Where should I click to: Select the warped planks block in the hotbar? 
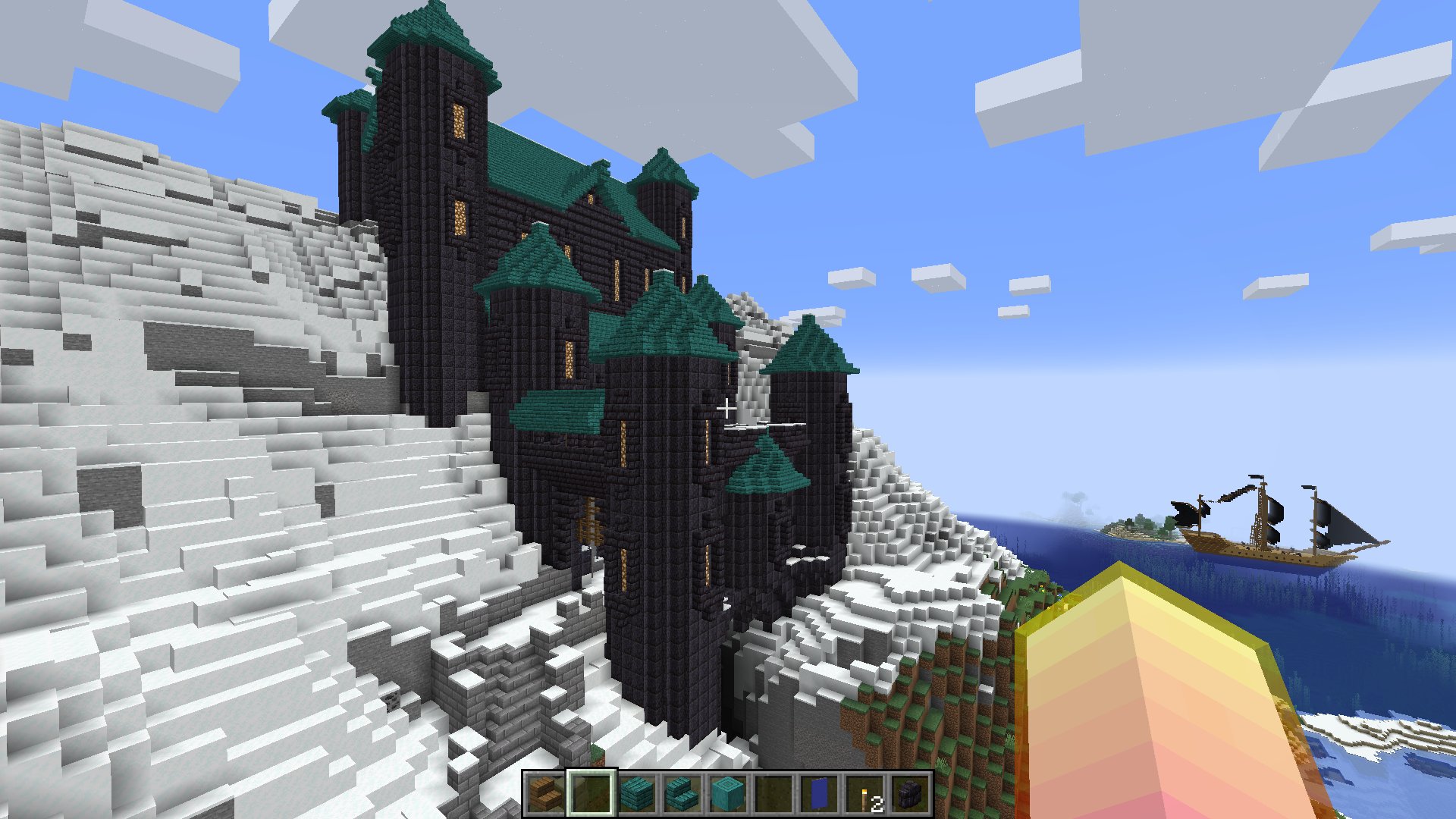(635, 799)
